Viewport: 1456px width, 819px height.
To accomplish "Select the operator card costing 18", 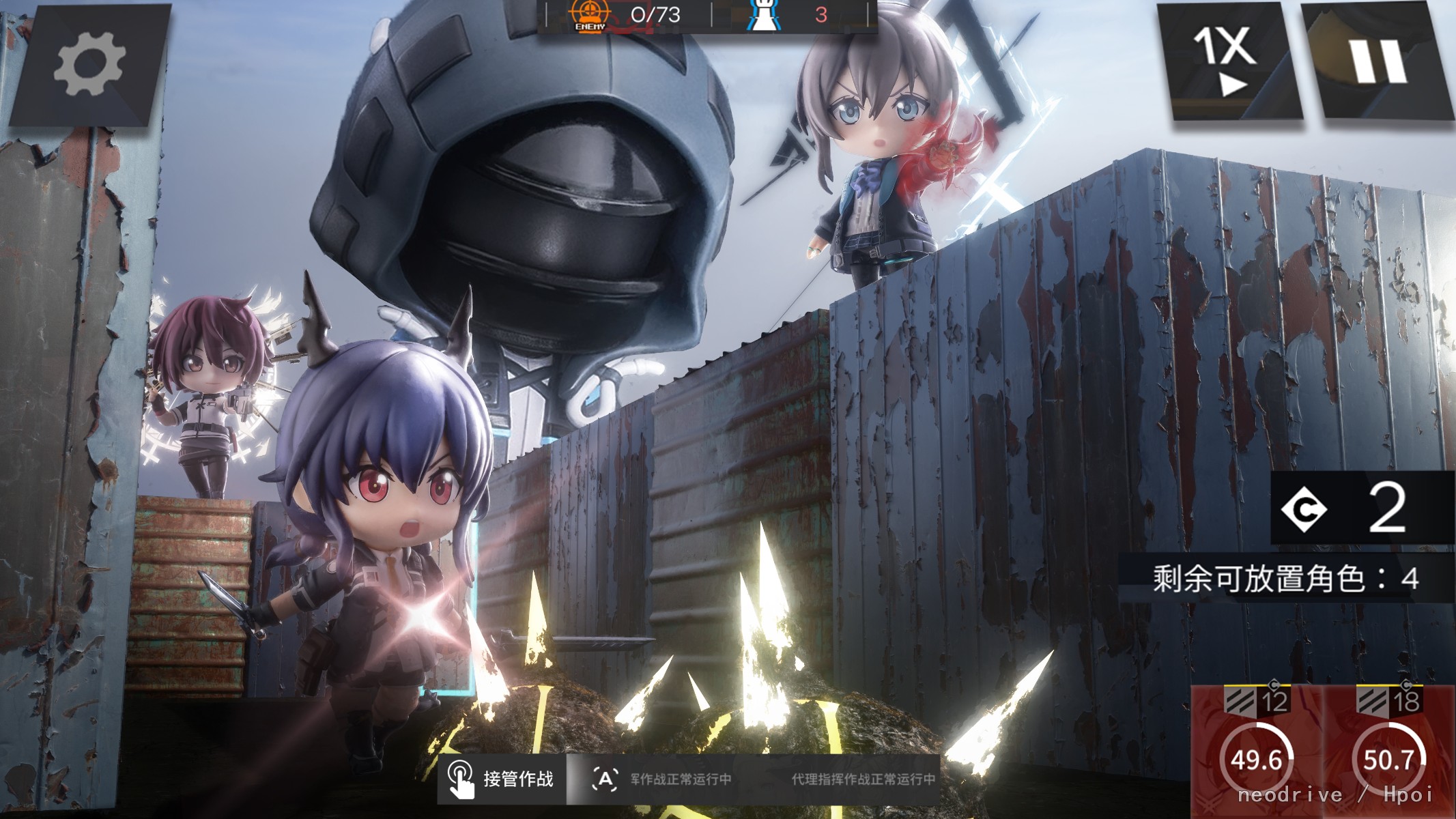I will pos(1388,752).
